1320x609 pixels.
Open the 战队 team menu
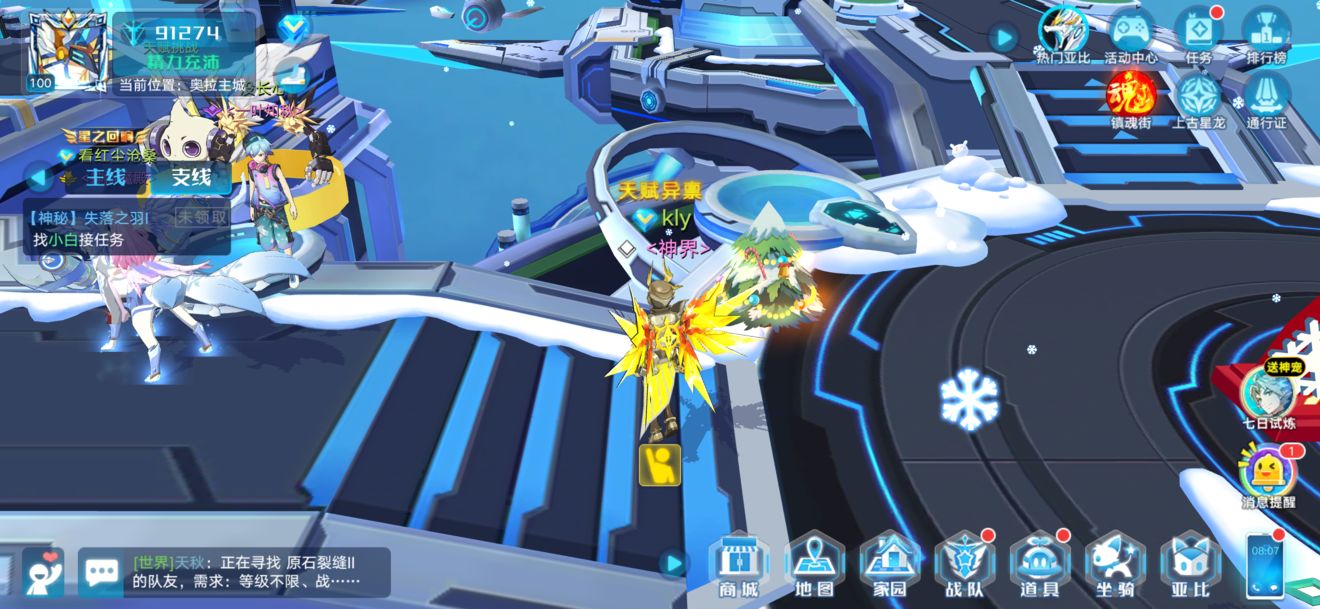[x=964, y=565]
